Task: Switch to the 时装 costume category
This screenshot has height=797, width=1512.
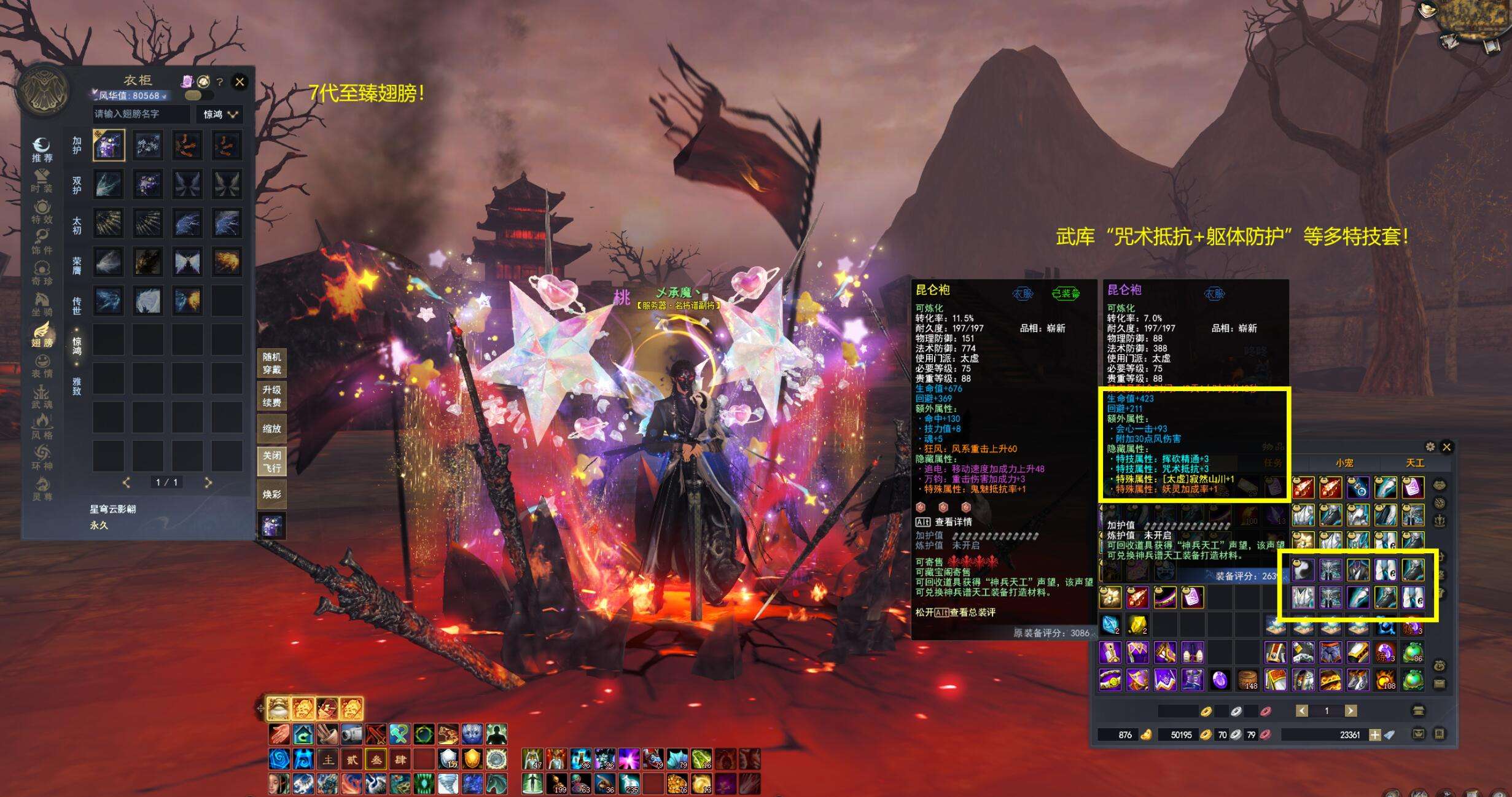Action: pos(42,180)
